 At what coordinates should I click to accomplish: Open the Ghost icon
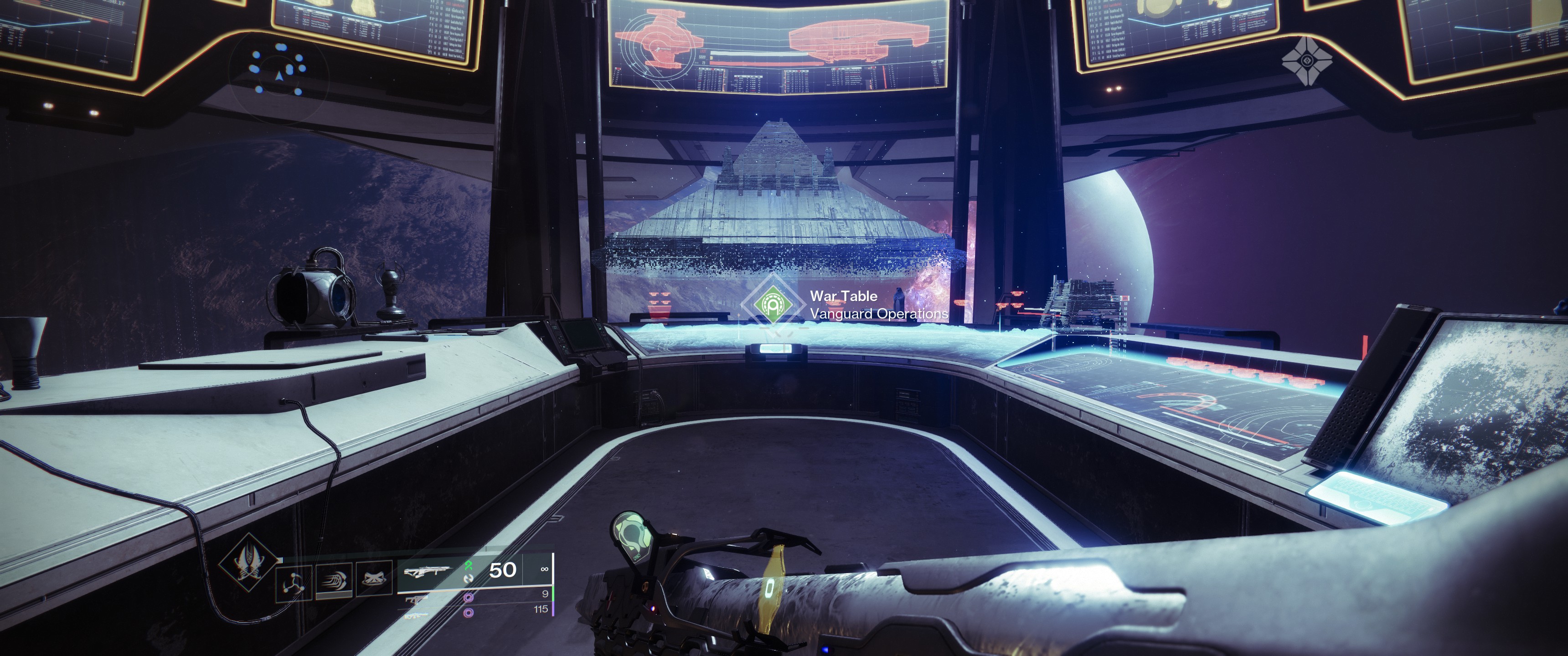(1306, 60)
